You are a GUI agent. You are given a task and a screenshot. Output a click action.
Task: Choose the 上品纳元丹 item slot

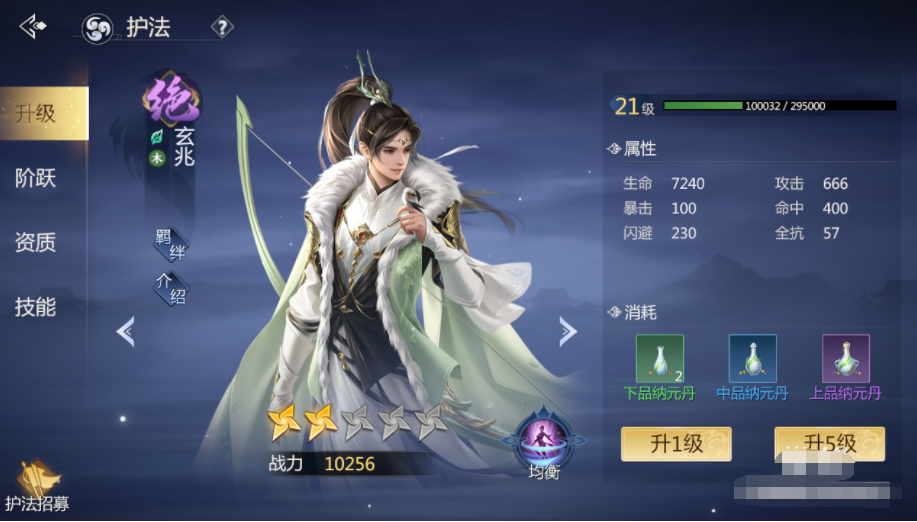pyautogui.click(x=845, y=359)
